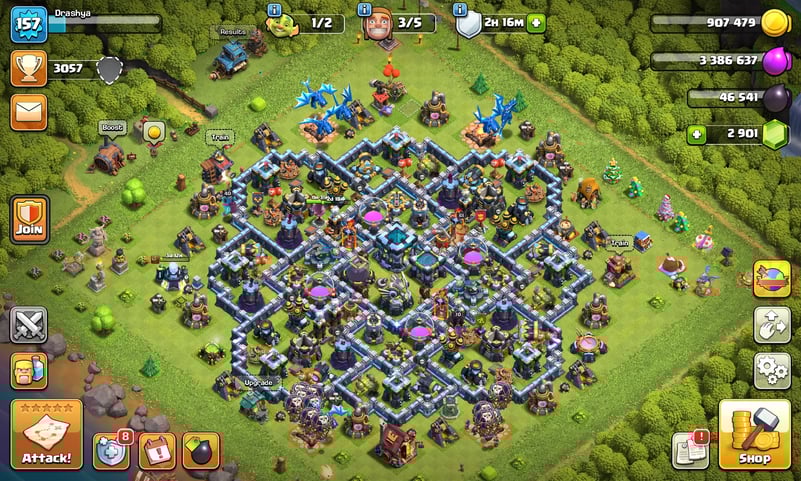This screenshot has width=801, height=481.
Task: Open the colorful season banner icon
Action: click(772, 279)
